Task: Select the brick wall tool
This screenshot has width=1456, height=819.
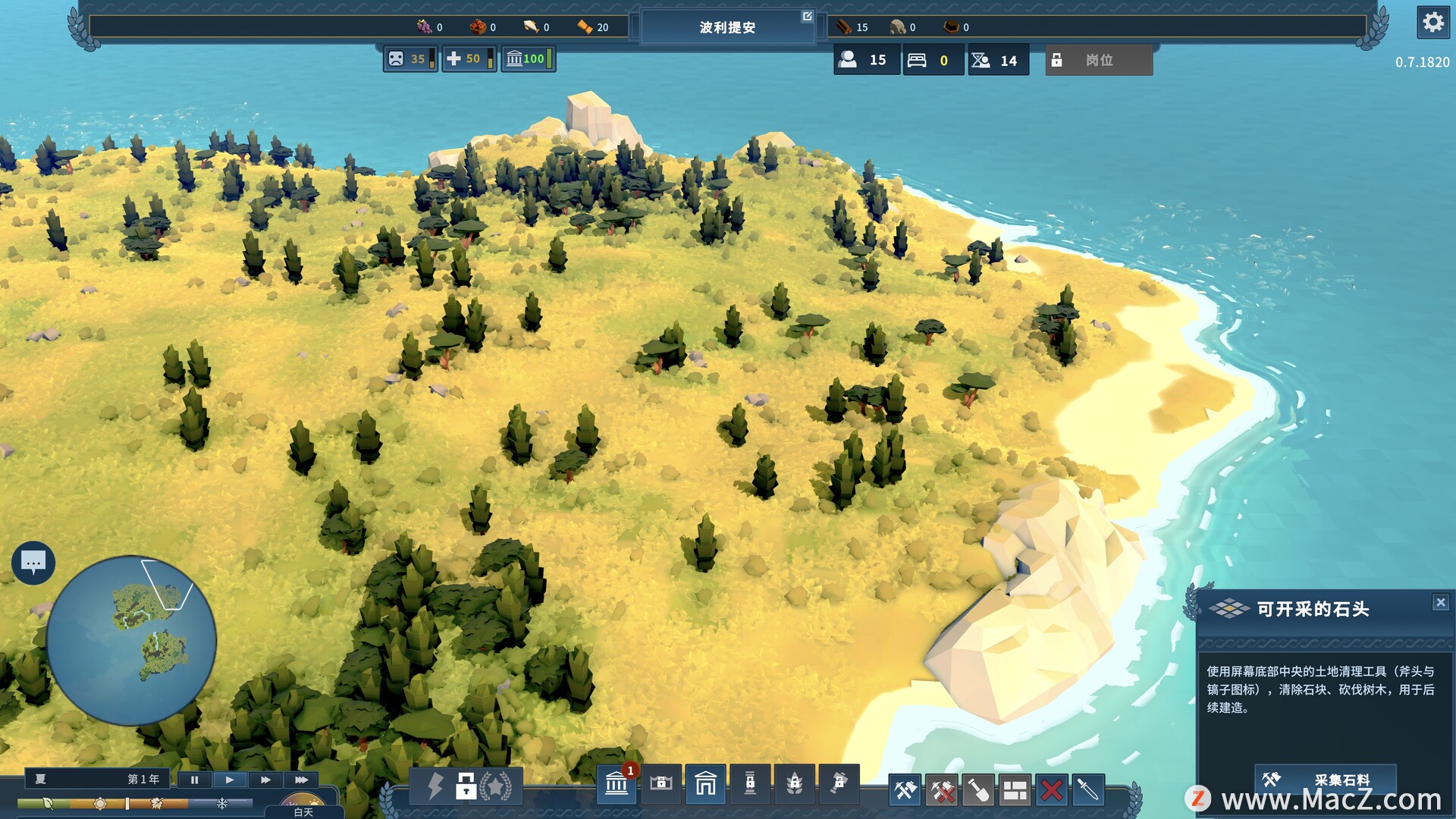Action: 1015,791
